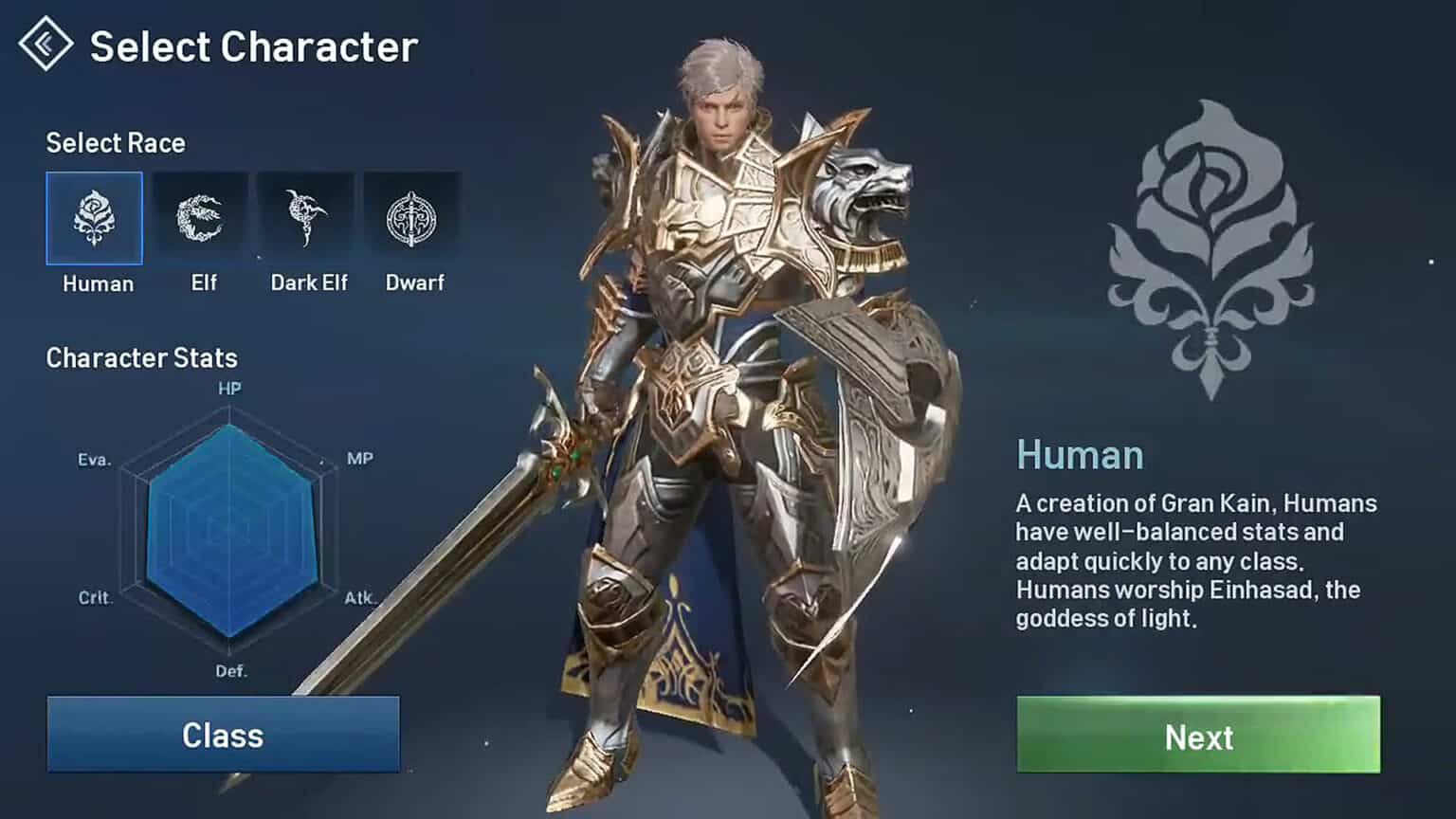Change selected race to Dwarf
Image resolution: width=1456 pixels, height=819 pixels.
[x=413, y=216]
